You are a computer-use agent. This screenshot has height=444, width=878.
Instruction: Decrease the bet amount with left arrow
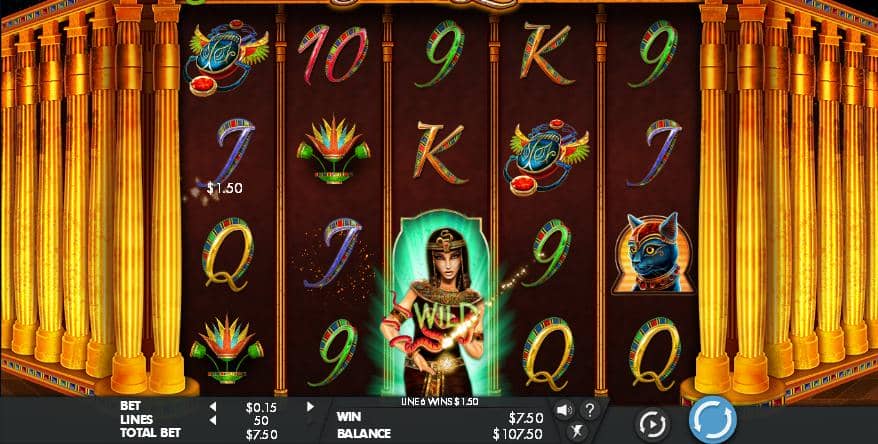pyautogui.click(x=212, y=407)
